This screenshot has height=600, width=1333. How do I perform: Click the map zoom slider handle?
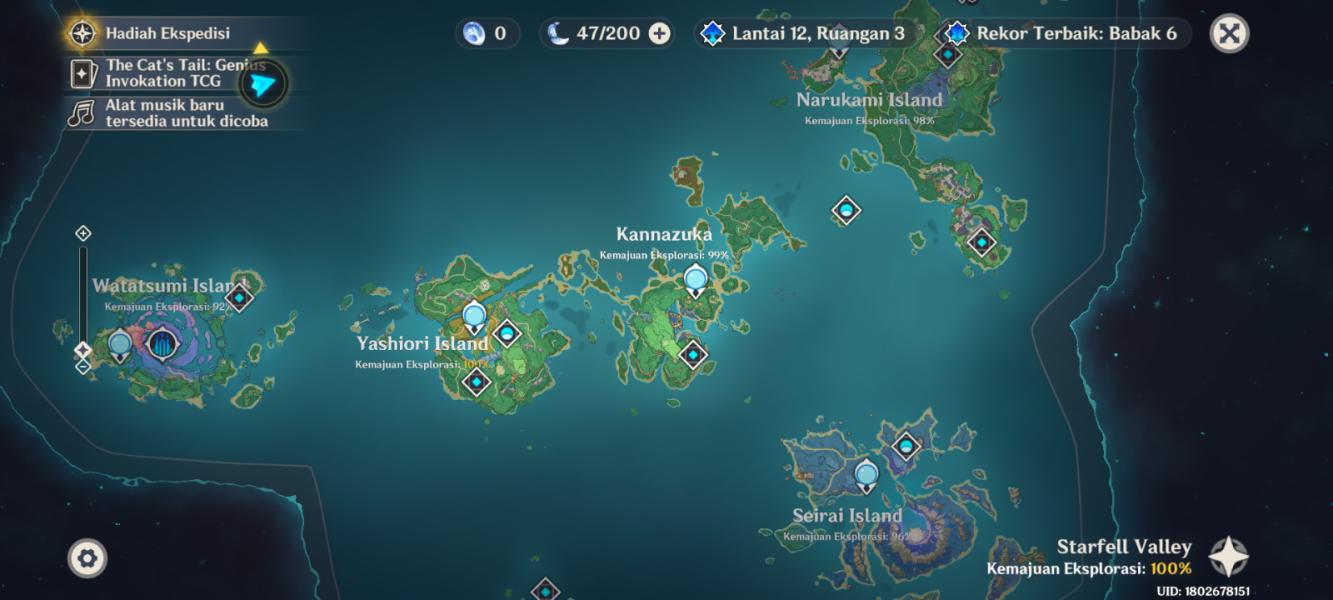[x=83, y=350]
